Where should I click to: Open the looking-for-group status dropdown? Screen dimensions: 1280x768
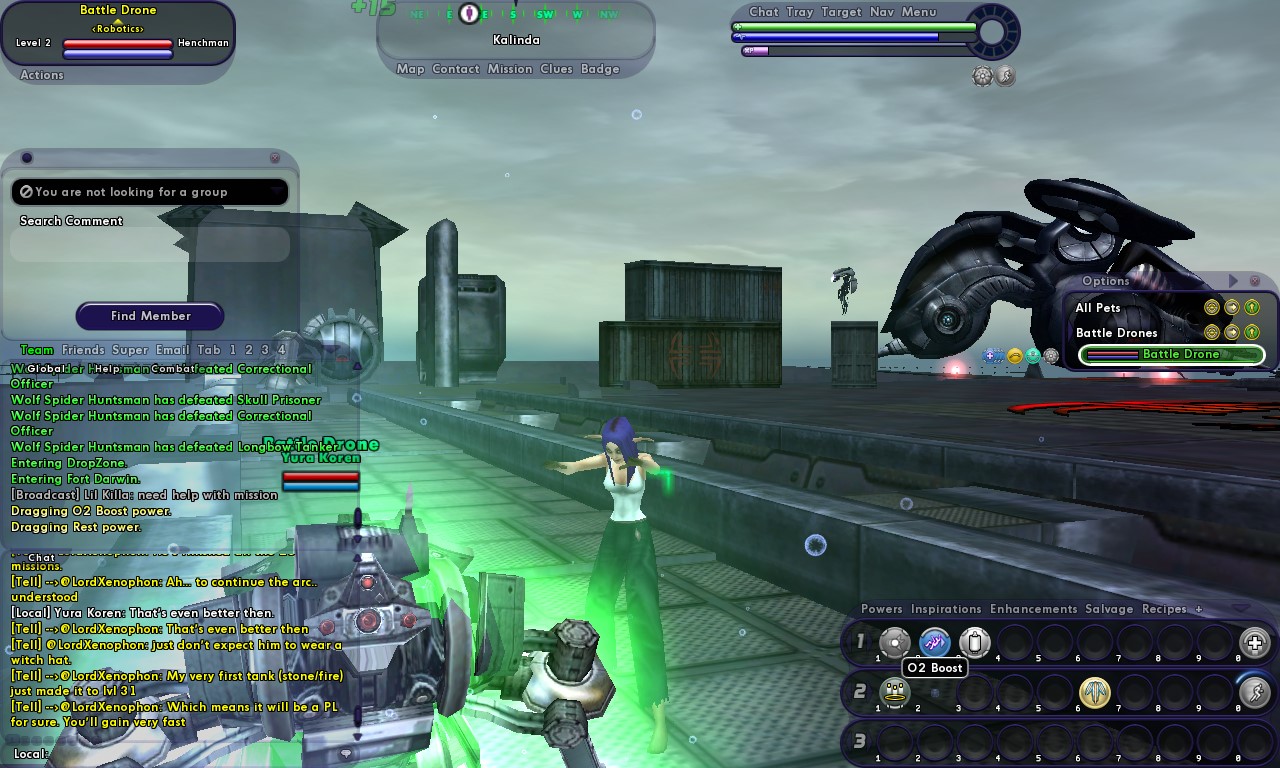tap(150, 192)
